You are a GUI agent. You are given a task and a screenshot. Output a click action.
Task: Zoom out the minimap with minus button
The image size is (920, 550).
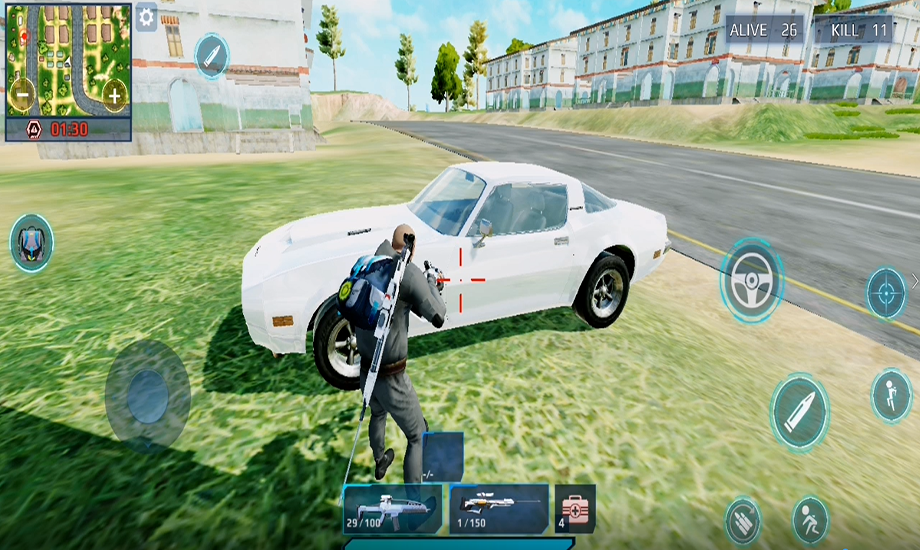(21, 95)
